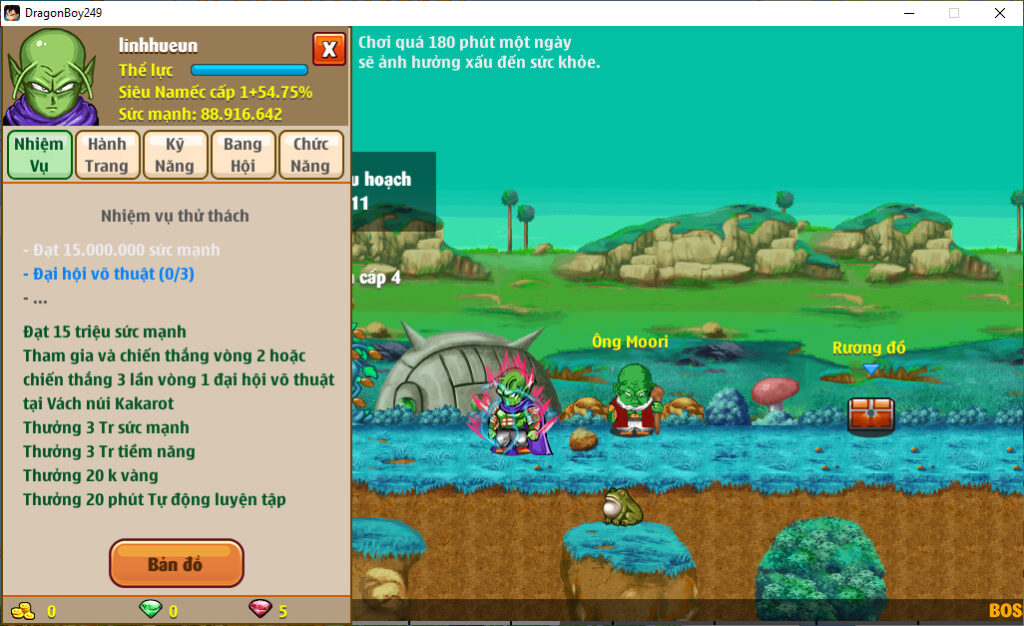Switch to the Nhiệm Vụ tab
The height and width of the screenshot is (626, 1024).
click(x=39, y=155)
